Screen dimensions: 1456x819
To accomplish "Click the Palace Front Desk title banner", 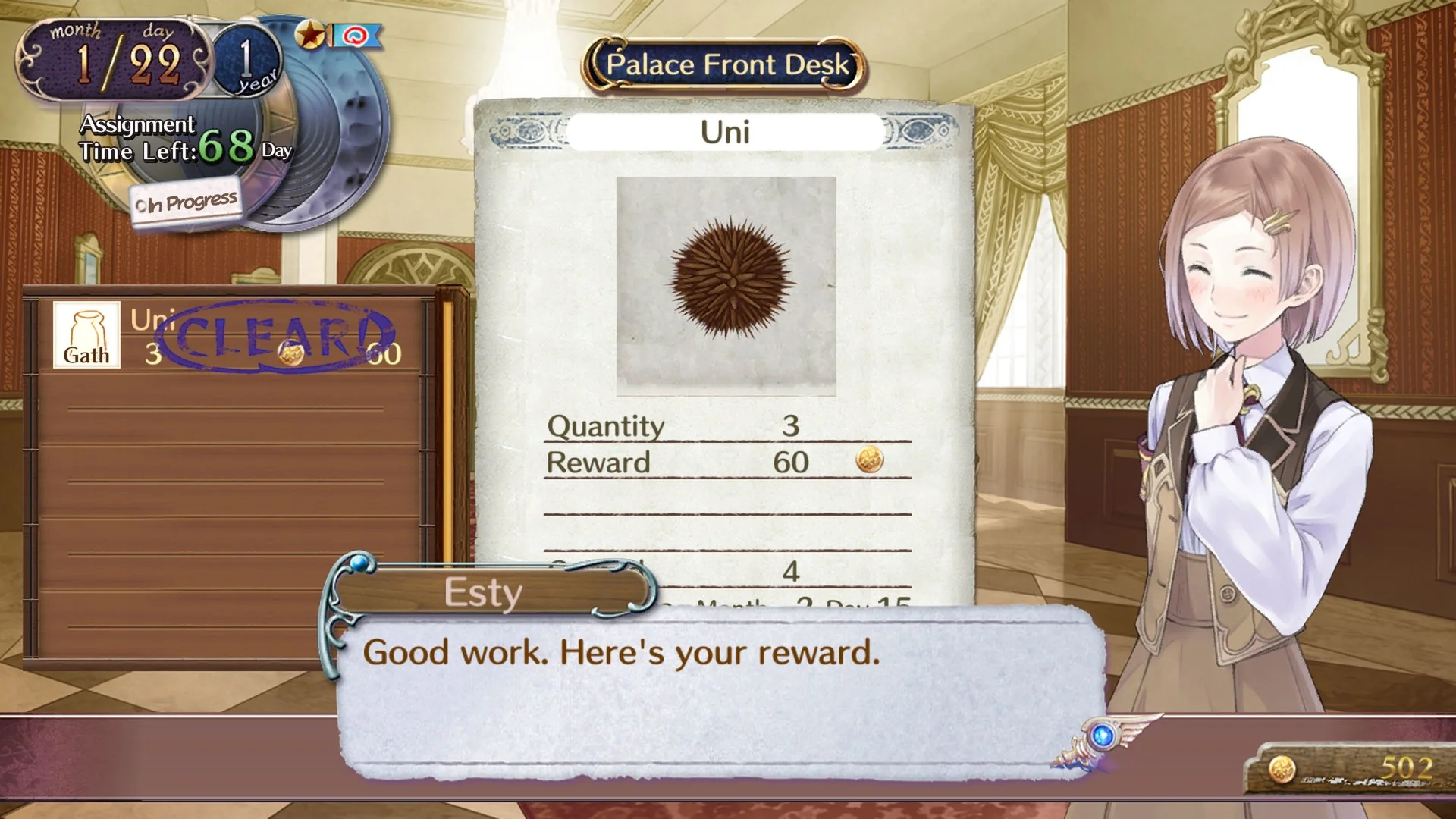I will [x=726, y=64].
